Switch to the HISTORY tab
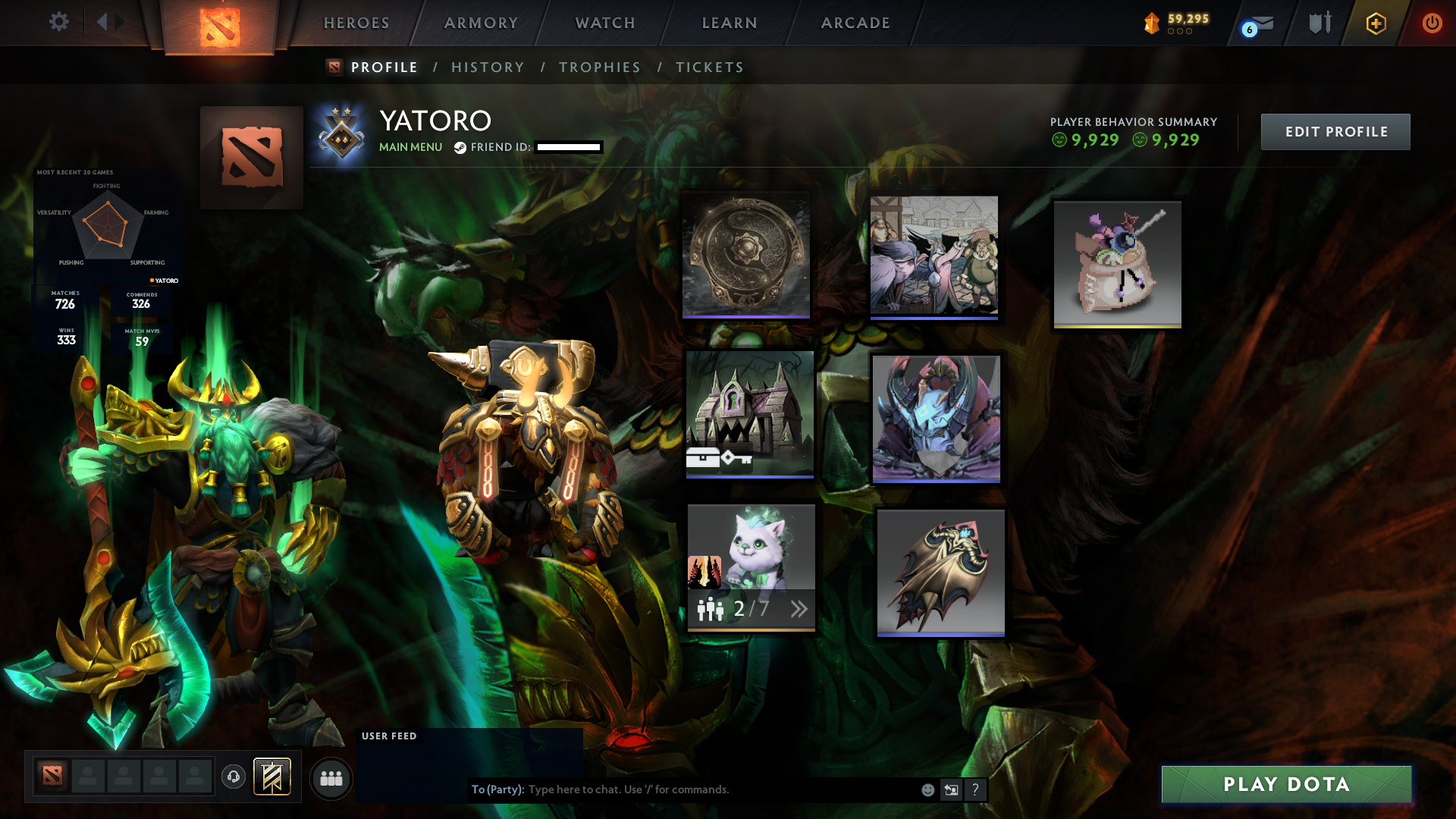The image size is (1456, 819). pos(488,67)
